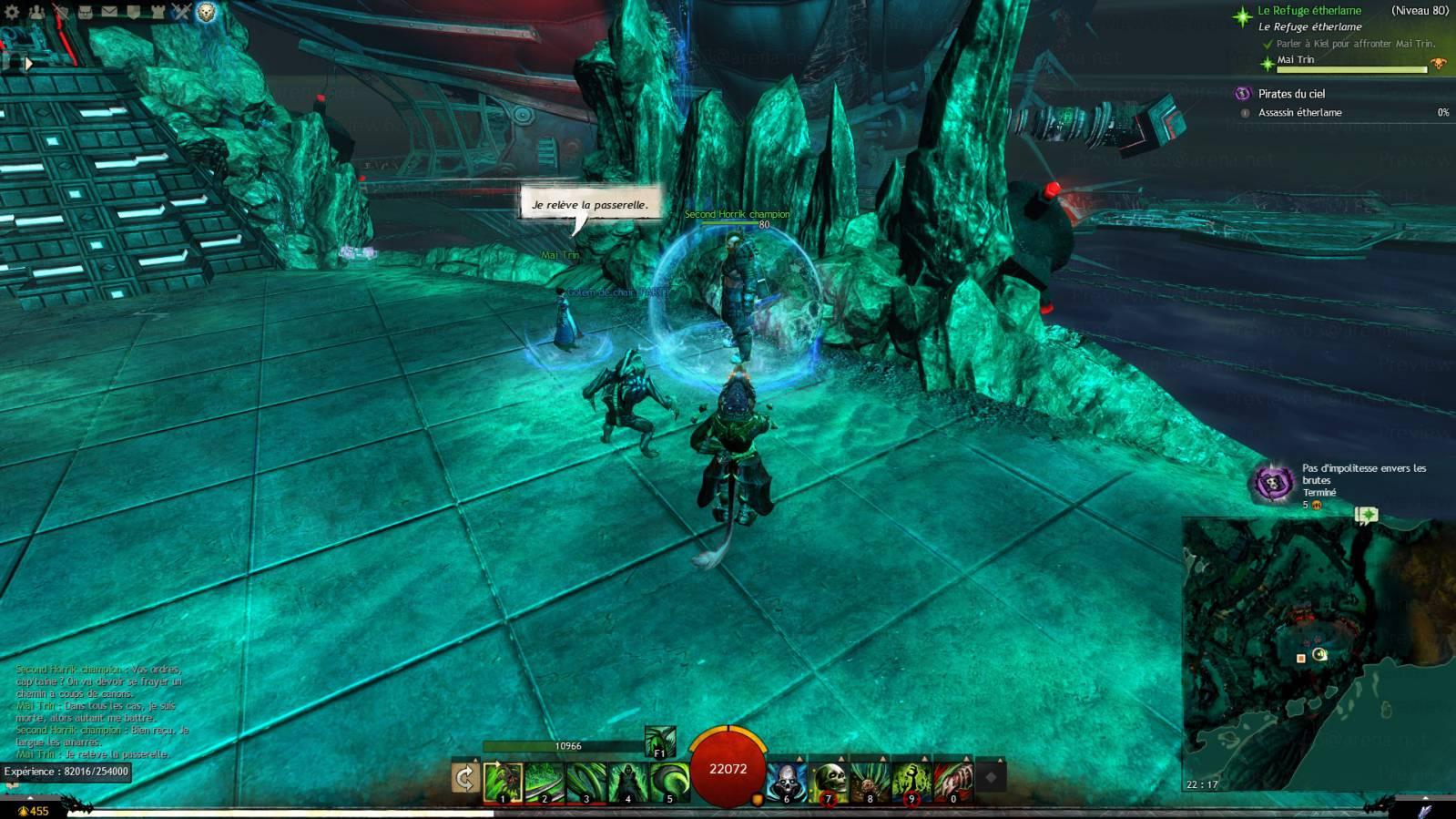
Task: Activate the hooded figure skill in slot 4
Action: tap(628, 783)
